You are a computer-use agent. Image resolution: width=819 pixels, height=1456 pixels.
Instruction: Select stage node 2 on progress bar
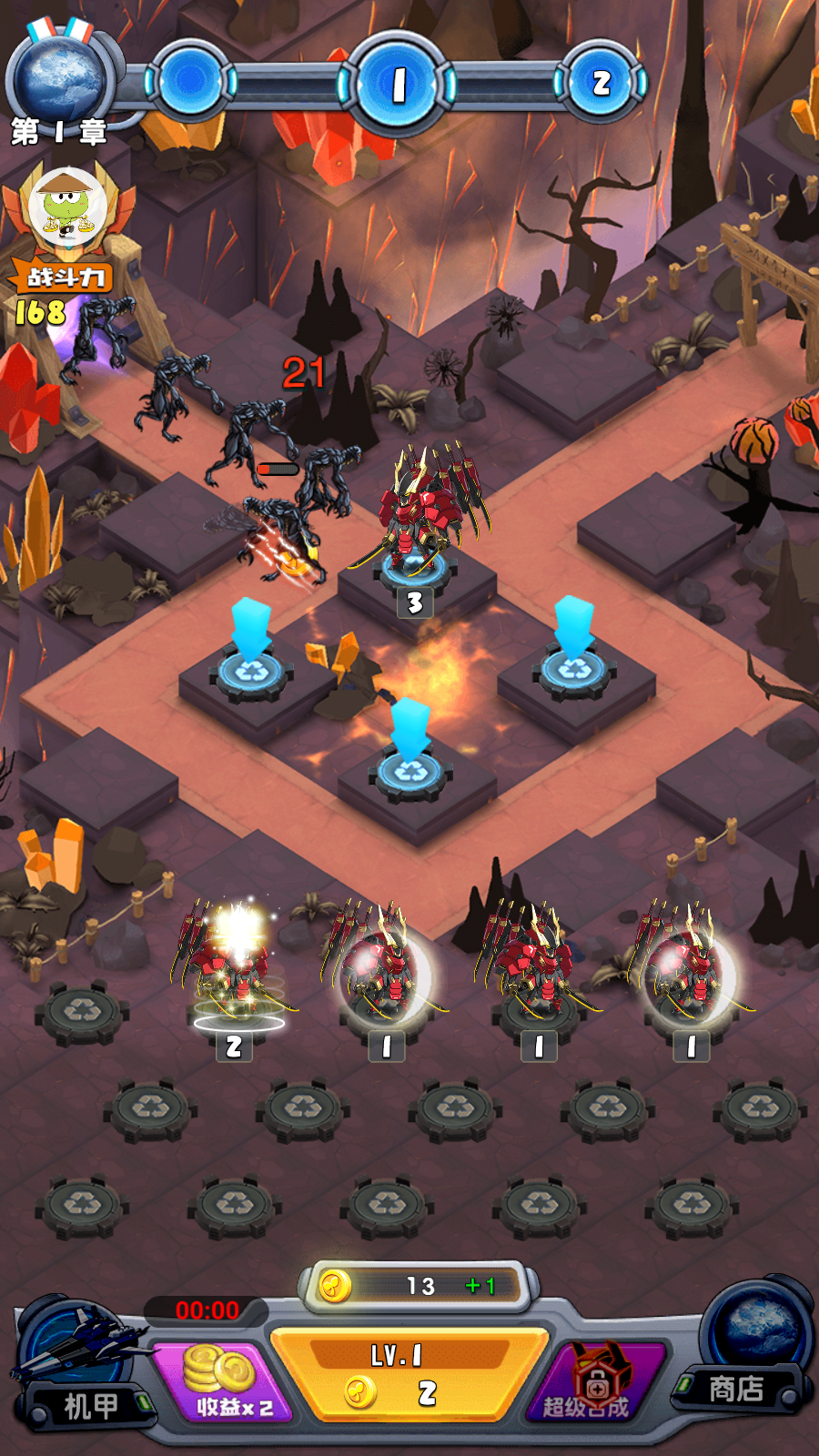click(601, 83)
